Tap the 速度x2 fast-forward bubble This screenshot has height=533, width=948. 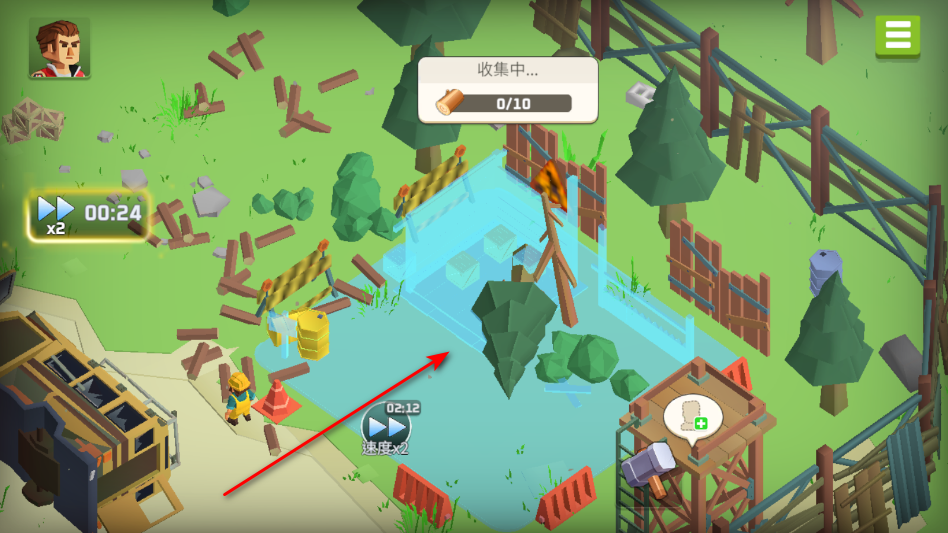(x=386, y=428)
